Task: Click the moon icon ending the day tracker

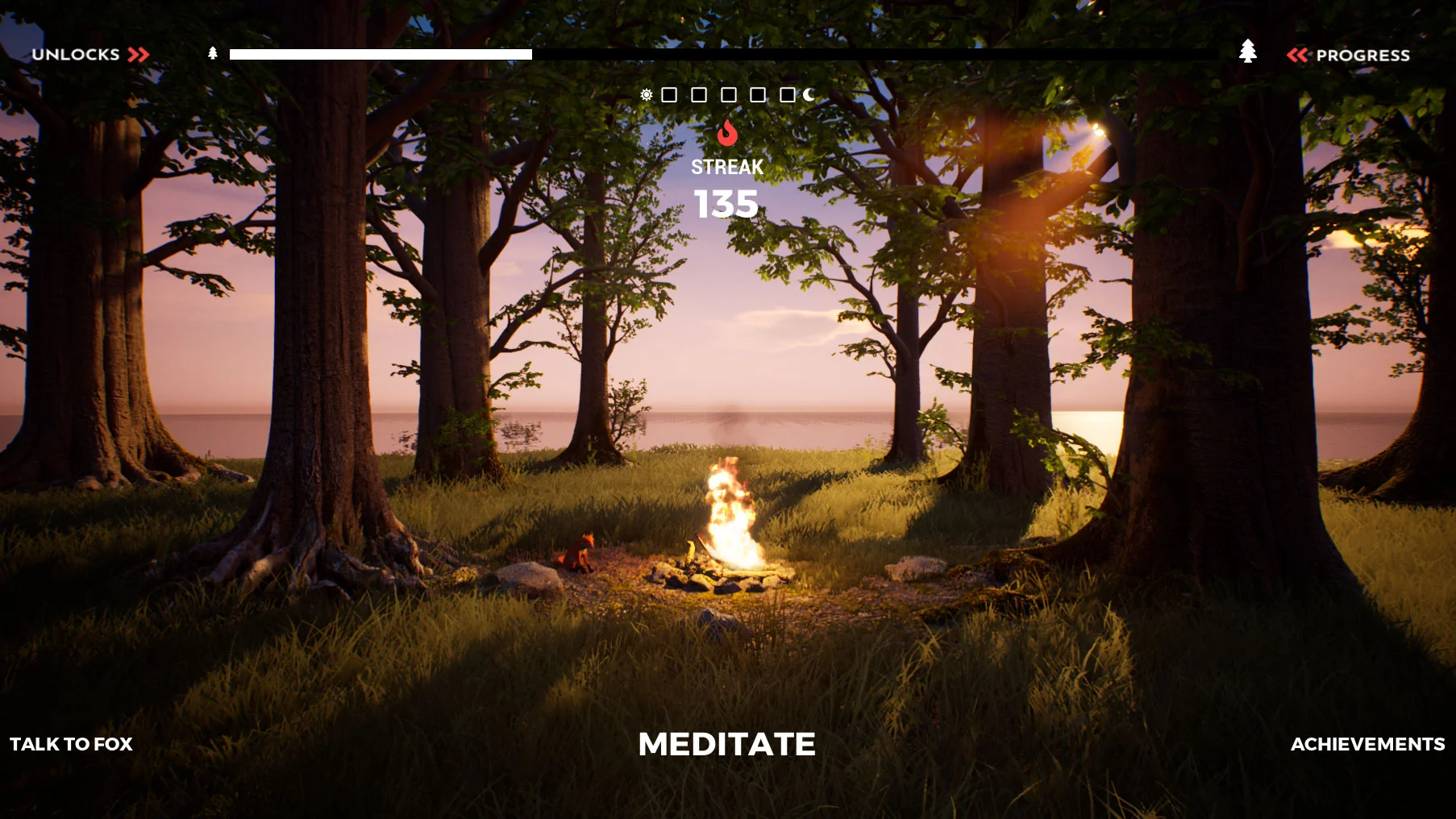Action: click(806, 95)
